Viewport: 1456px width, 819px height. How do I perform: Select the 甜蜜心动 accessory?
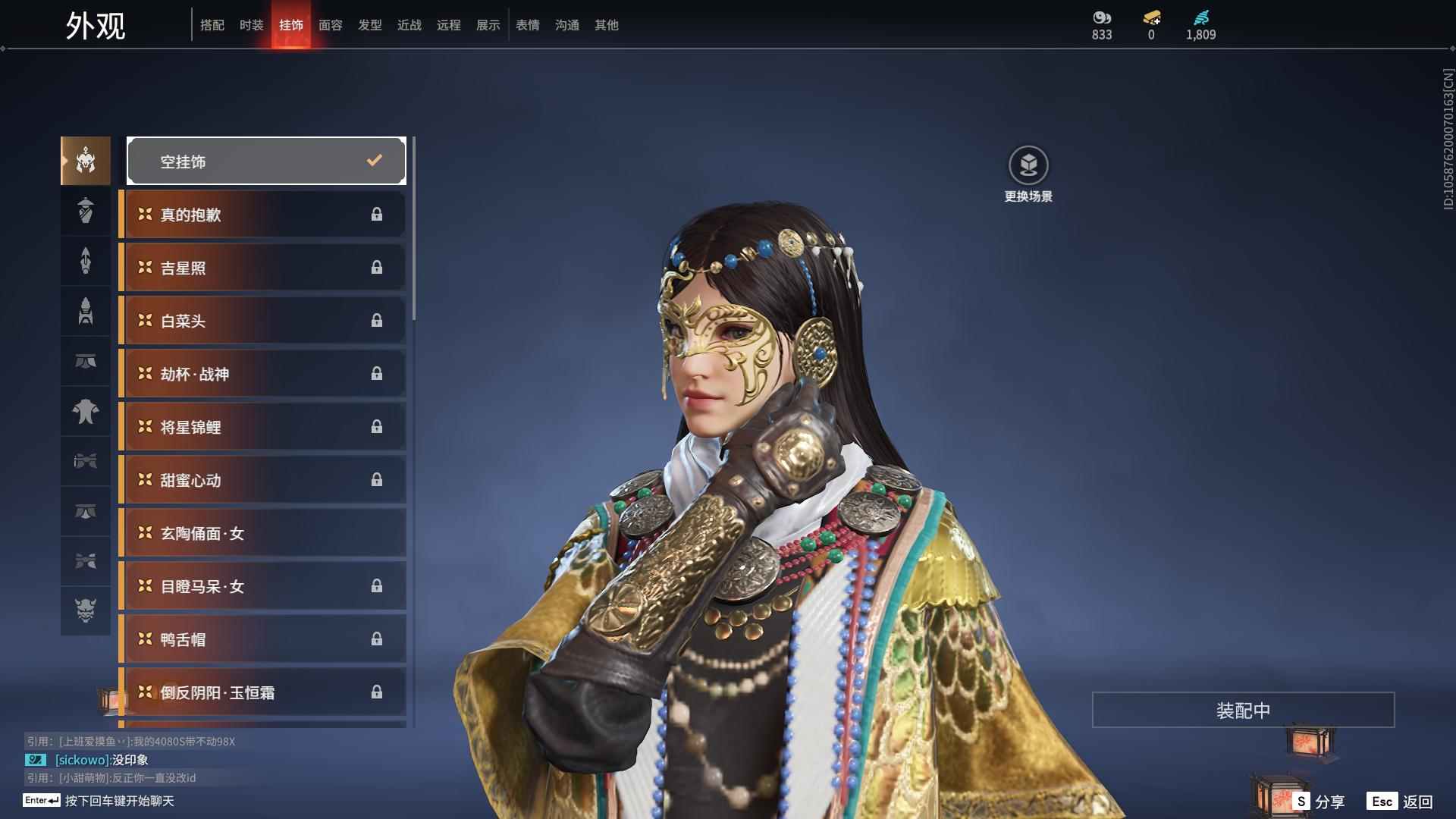[262, 480]
